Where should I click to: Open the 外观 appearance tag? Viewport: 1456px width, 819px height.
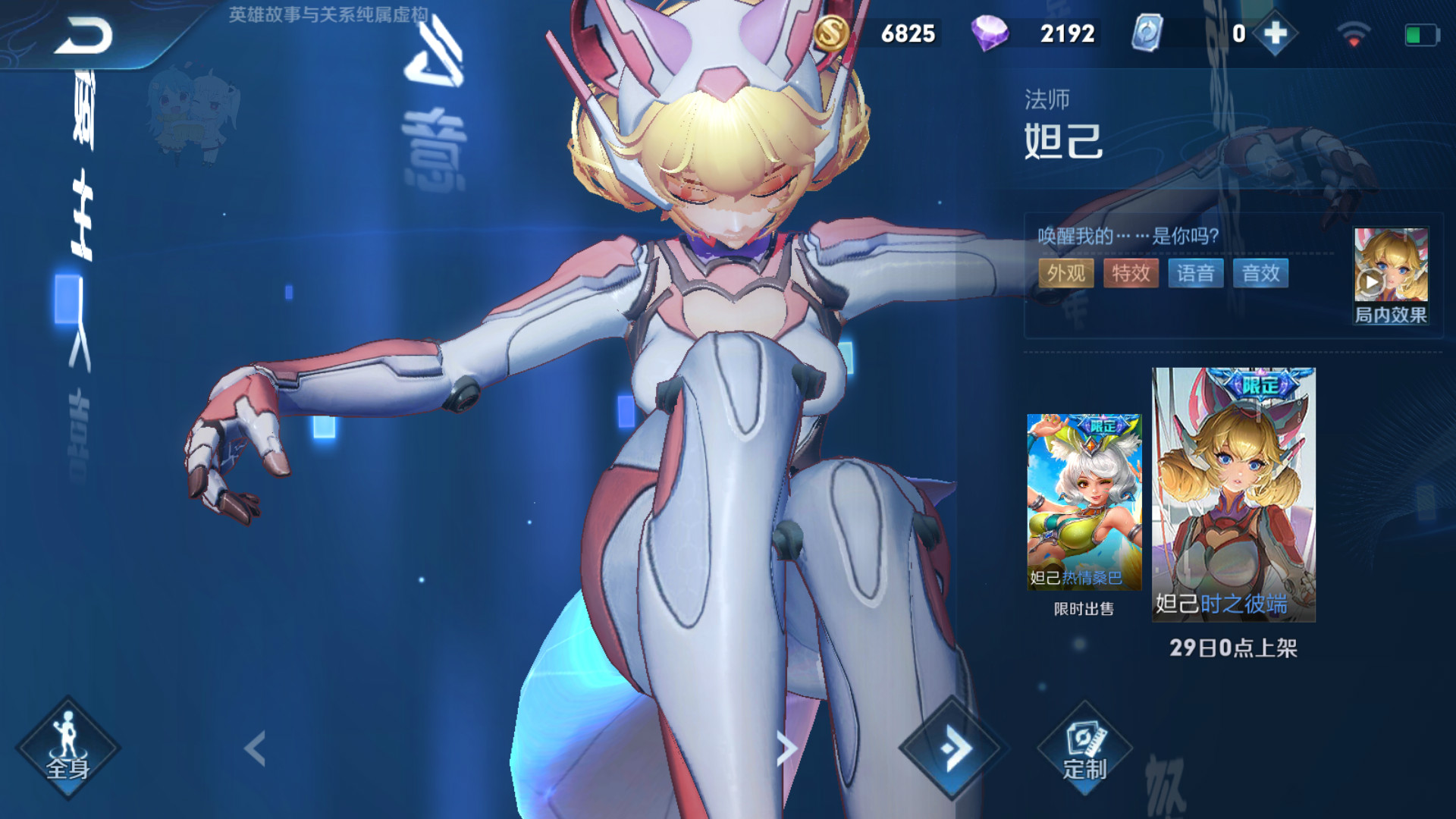[x=1065, y=273]
